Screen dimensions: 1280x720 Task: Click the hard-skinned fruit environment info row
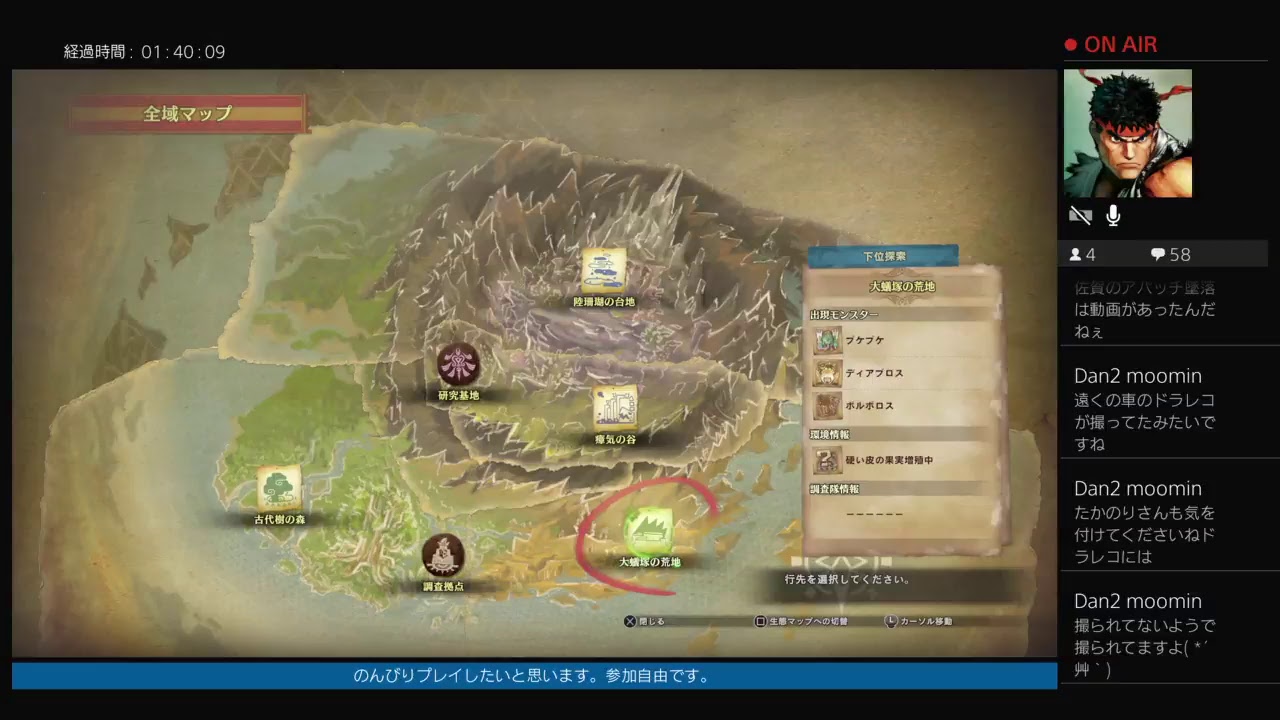coord(900,461)
